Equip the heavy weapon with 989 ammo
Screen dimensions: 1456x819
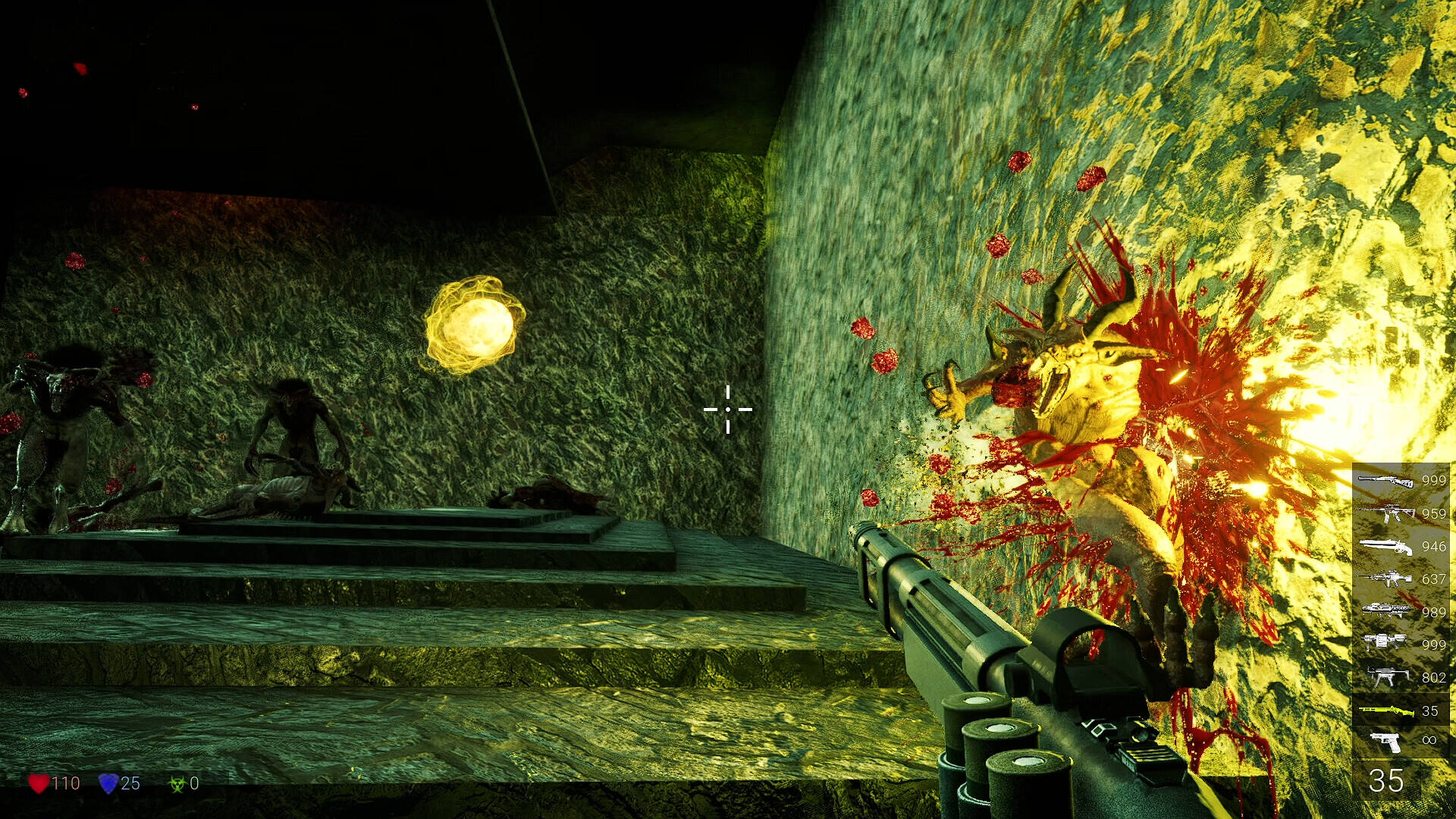coord(1386,611)
